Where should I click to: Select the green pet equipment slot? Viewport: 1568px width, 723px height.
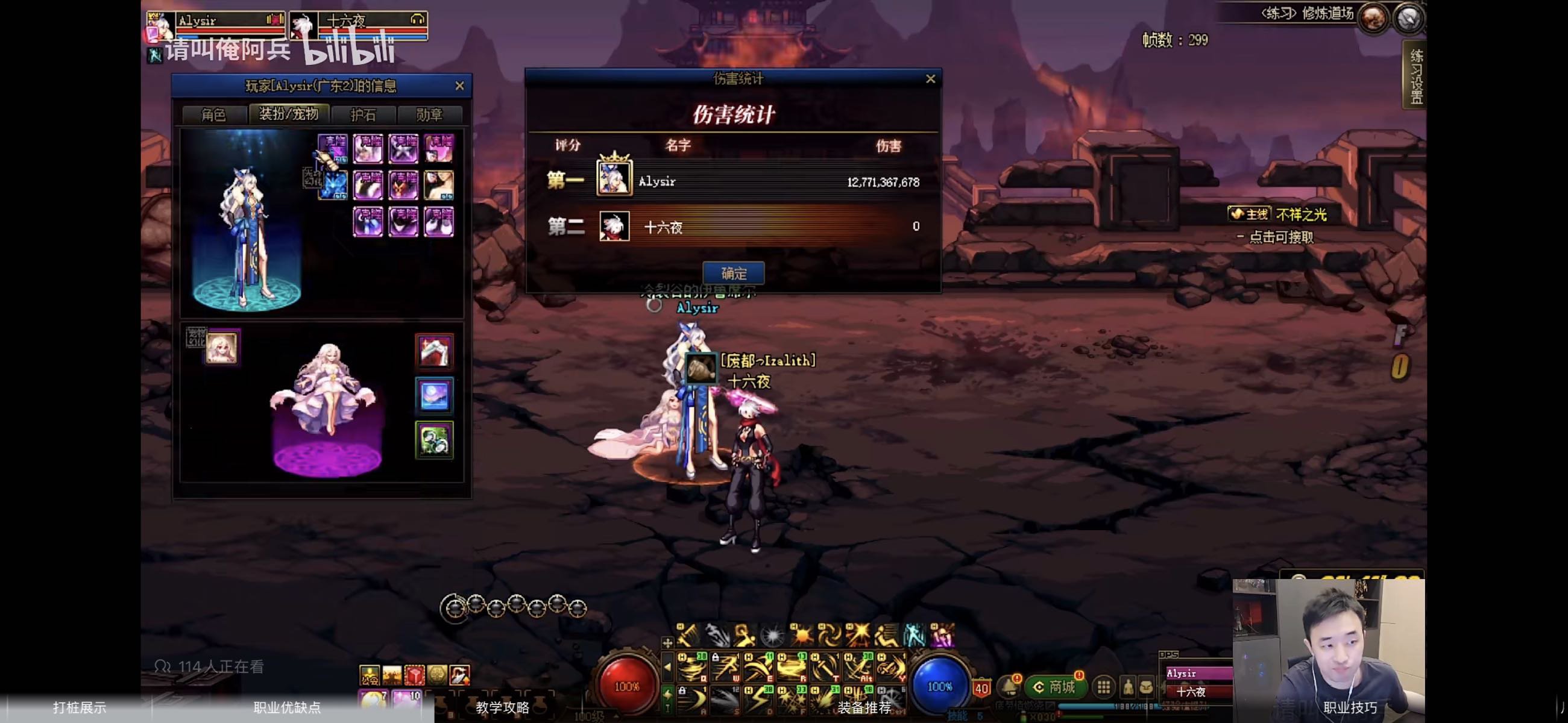click(x=434, y=440)
